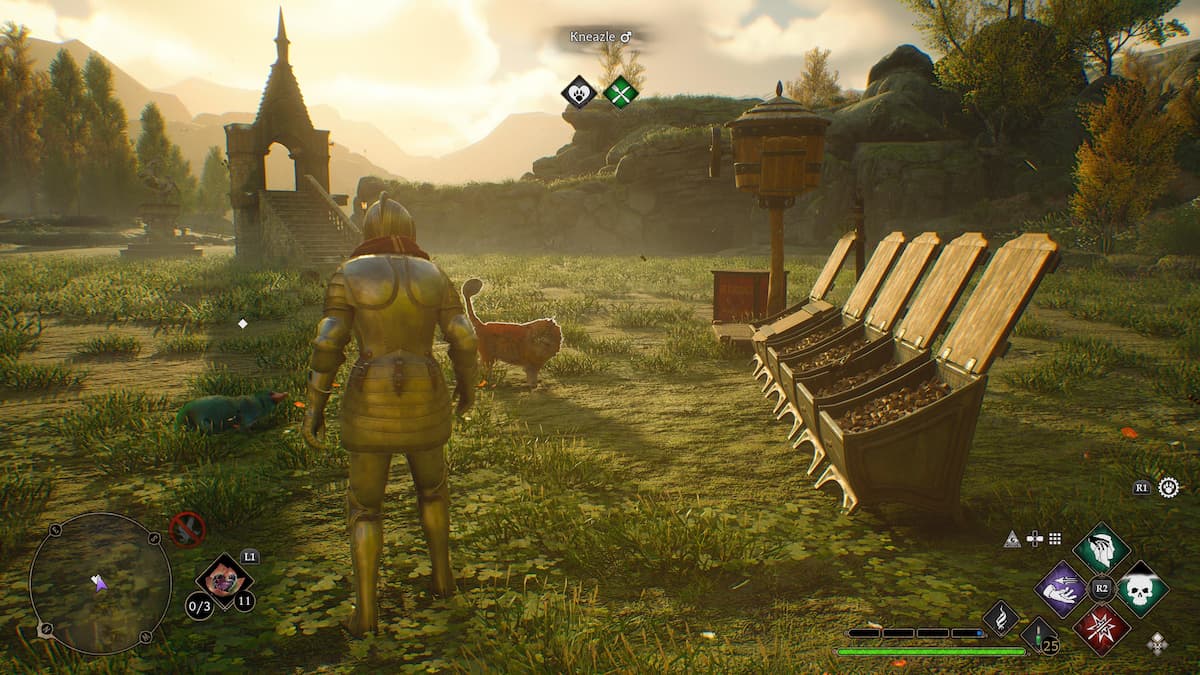Activate the green face-and-hand spell slot
Viewport: 1200px width, 675px height.
pos(1101,548)
